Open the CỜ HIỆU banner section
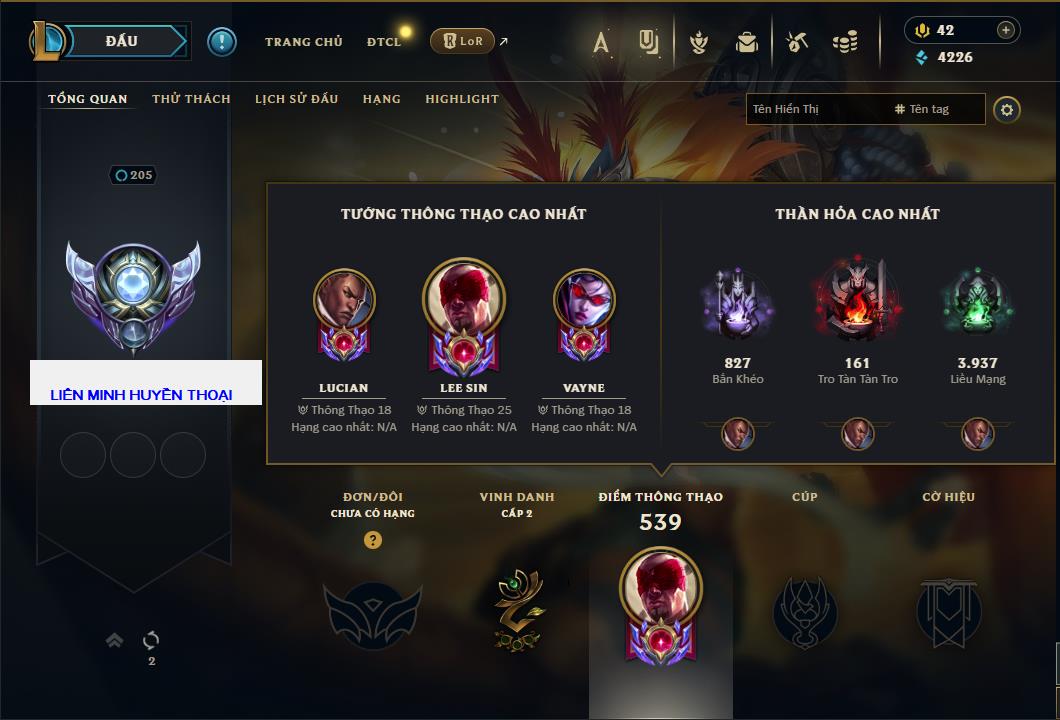Viewport: 1060px width, 720px height. (x=948, y=611)
